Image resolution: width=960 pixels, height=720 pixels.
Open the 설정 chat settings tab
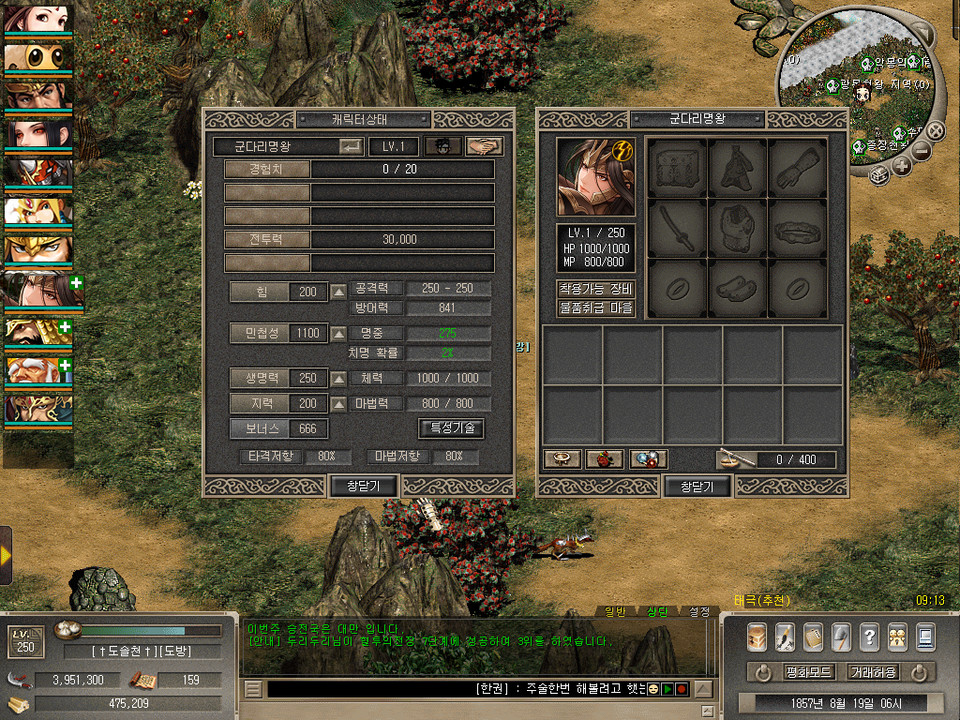coord(700,611)
